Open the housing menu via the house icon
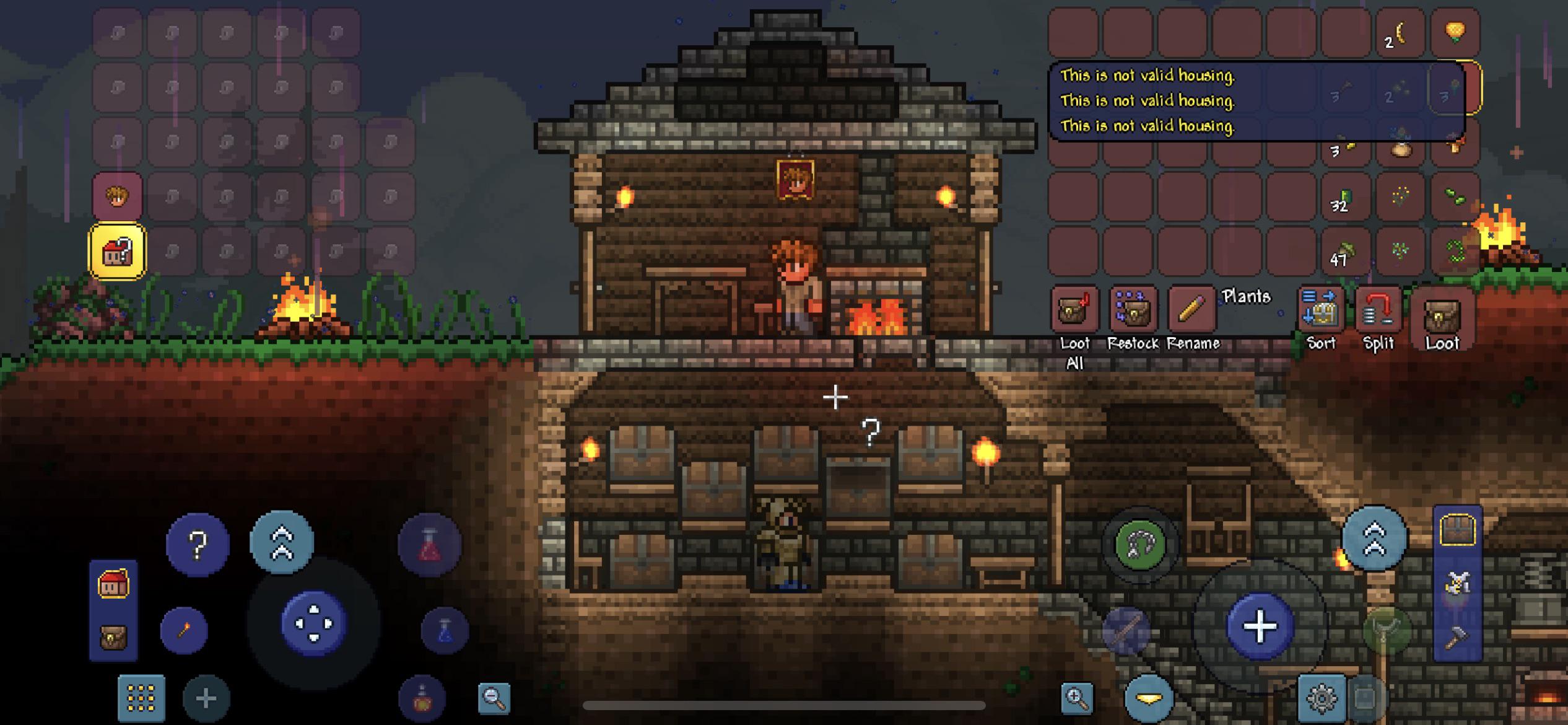Screen dimensions: 1568x725 point(115,585)
